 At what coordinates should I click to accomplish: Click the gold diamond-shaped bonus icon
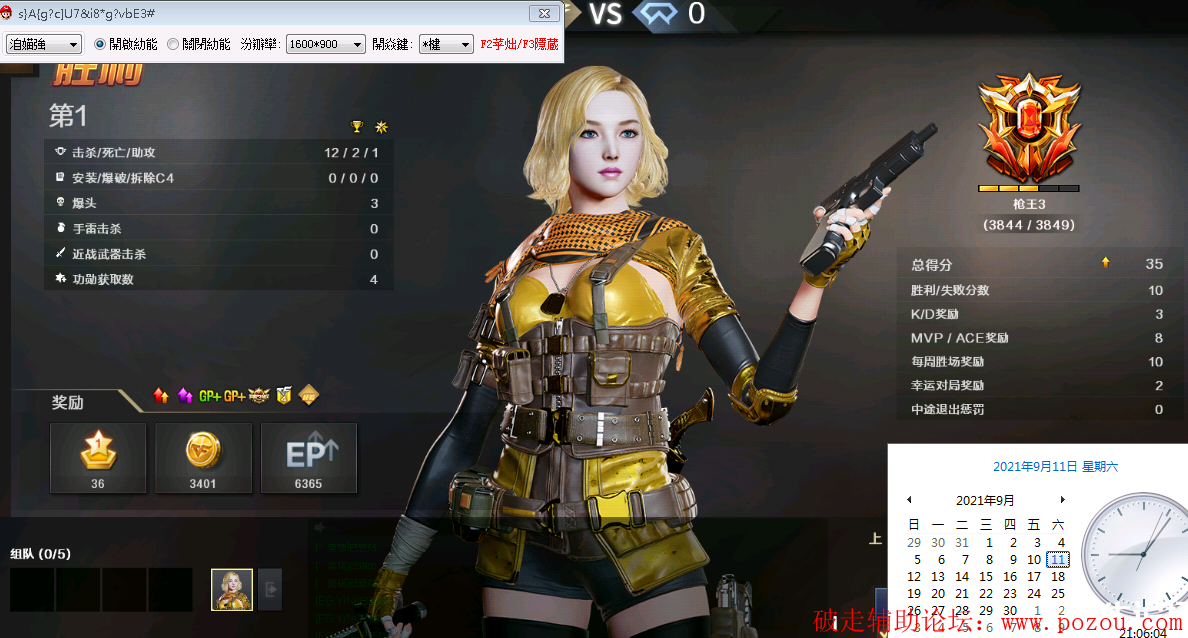click(310, 396)
